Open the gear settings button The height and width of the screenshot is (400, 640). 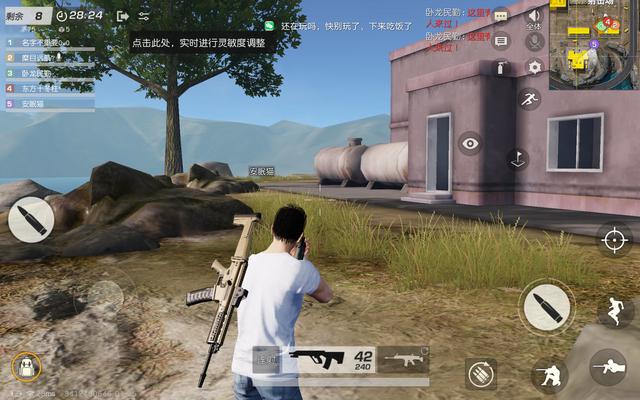534,67
